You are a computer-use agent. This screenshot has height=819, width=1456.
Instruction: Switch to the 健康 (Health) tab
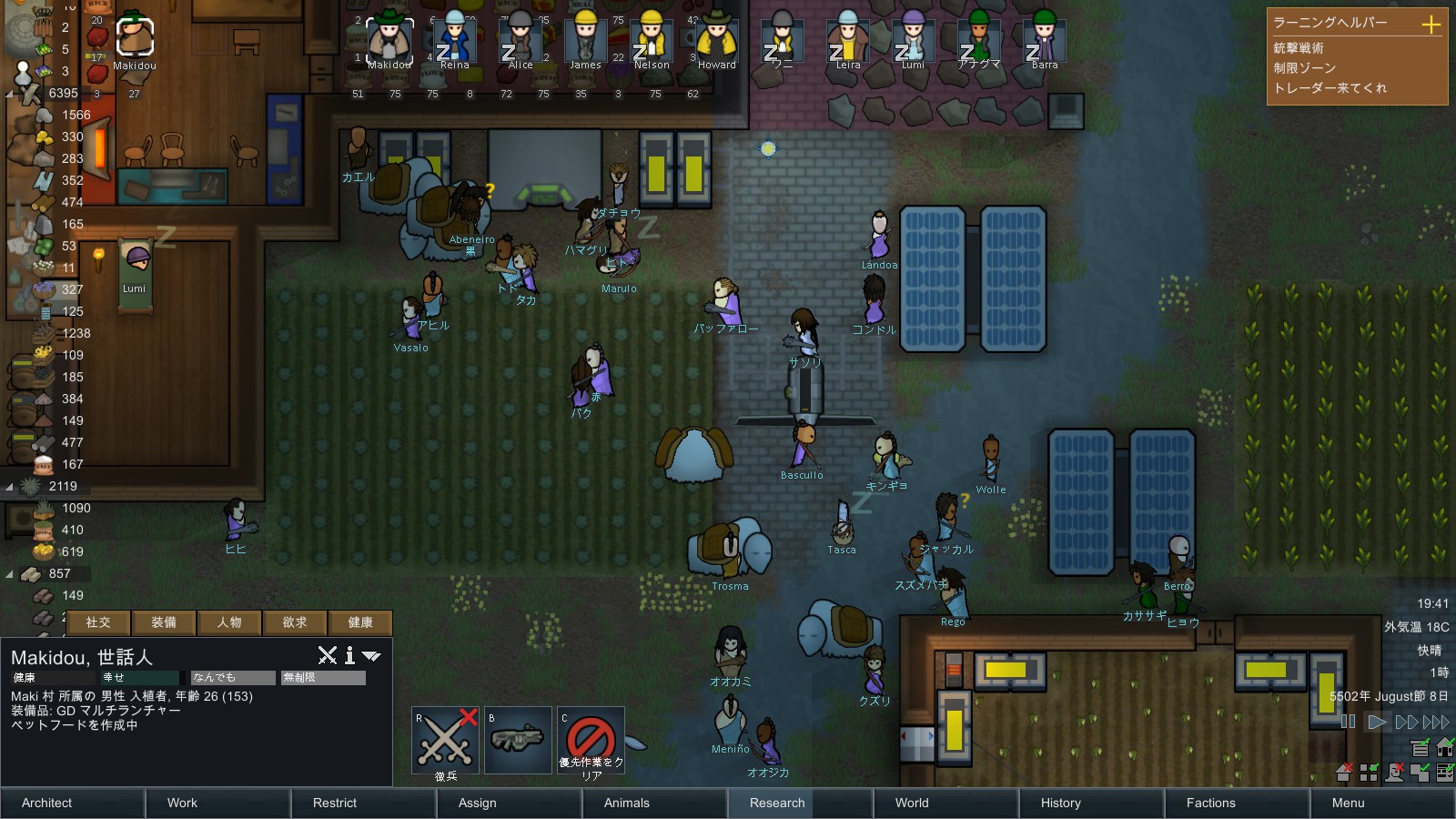pyautogui.click(x=360, y=622)
